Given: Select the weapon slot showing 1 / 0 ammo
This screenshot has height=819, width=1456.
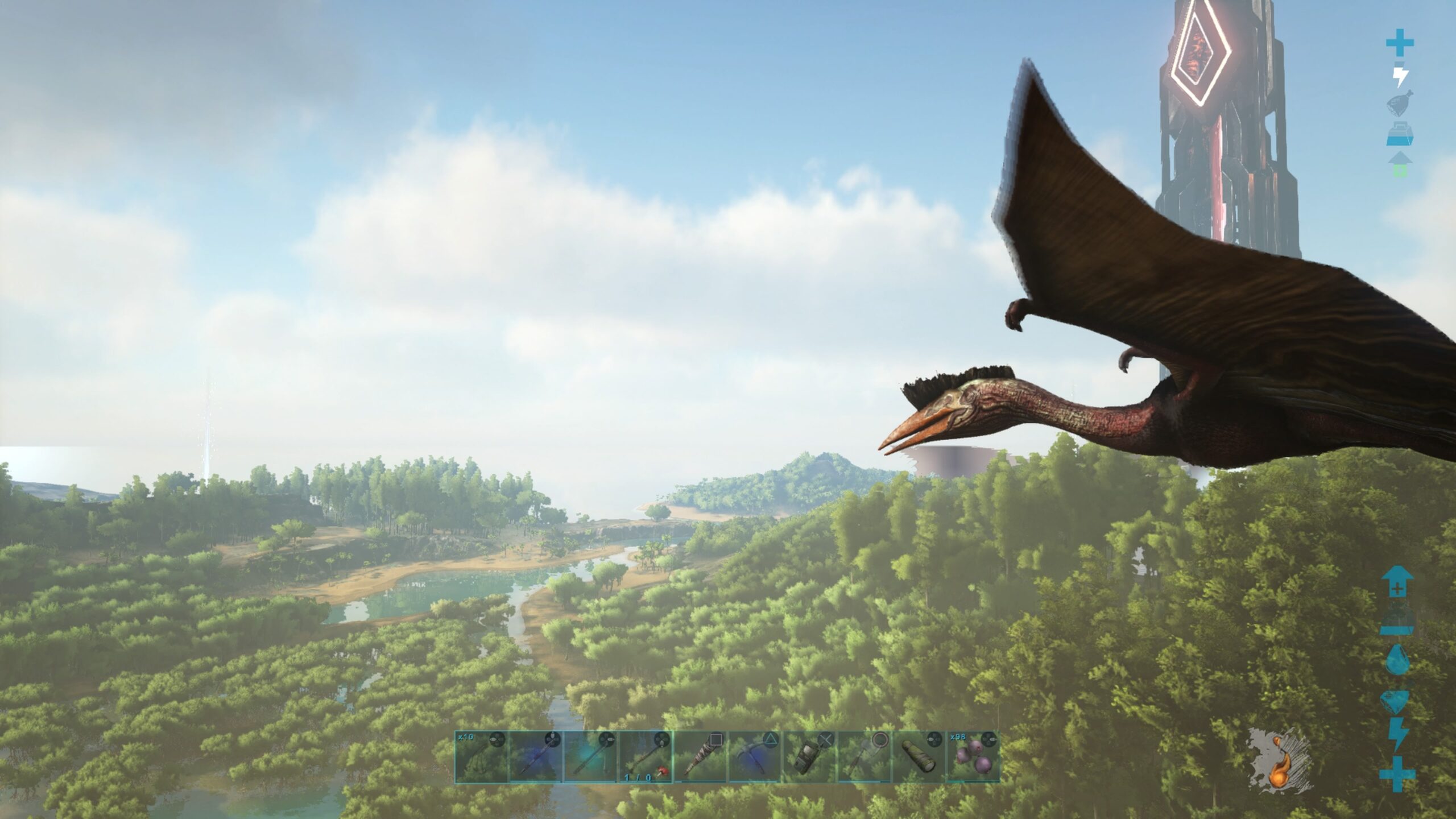Looking at the screenshot, I should (x=645, y=756).
